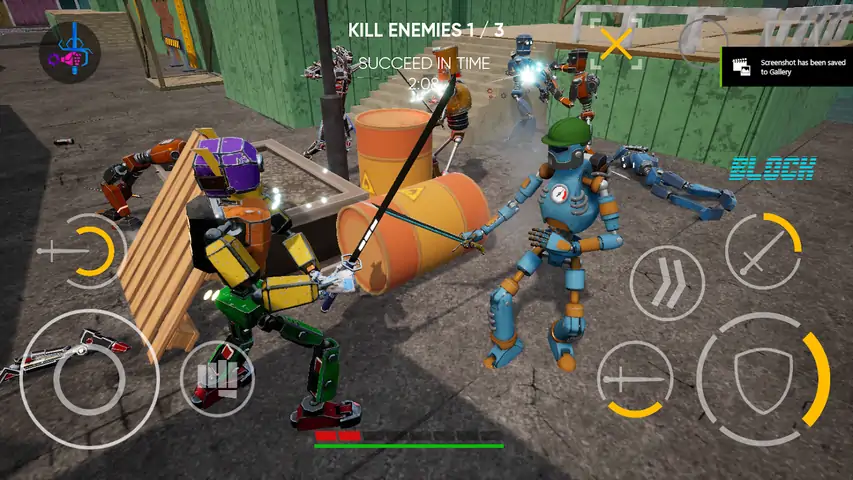This screenshot has height=480, width=853.
Task: Tap the open hand button
Action: pos(217,377)
